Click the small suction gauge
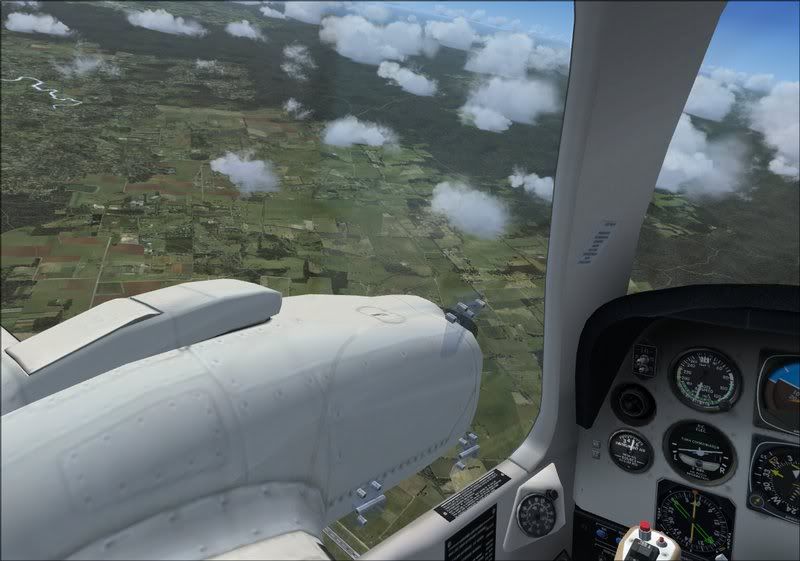This screenshot has height=561, width=800. [x=630, y=450]
